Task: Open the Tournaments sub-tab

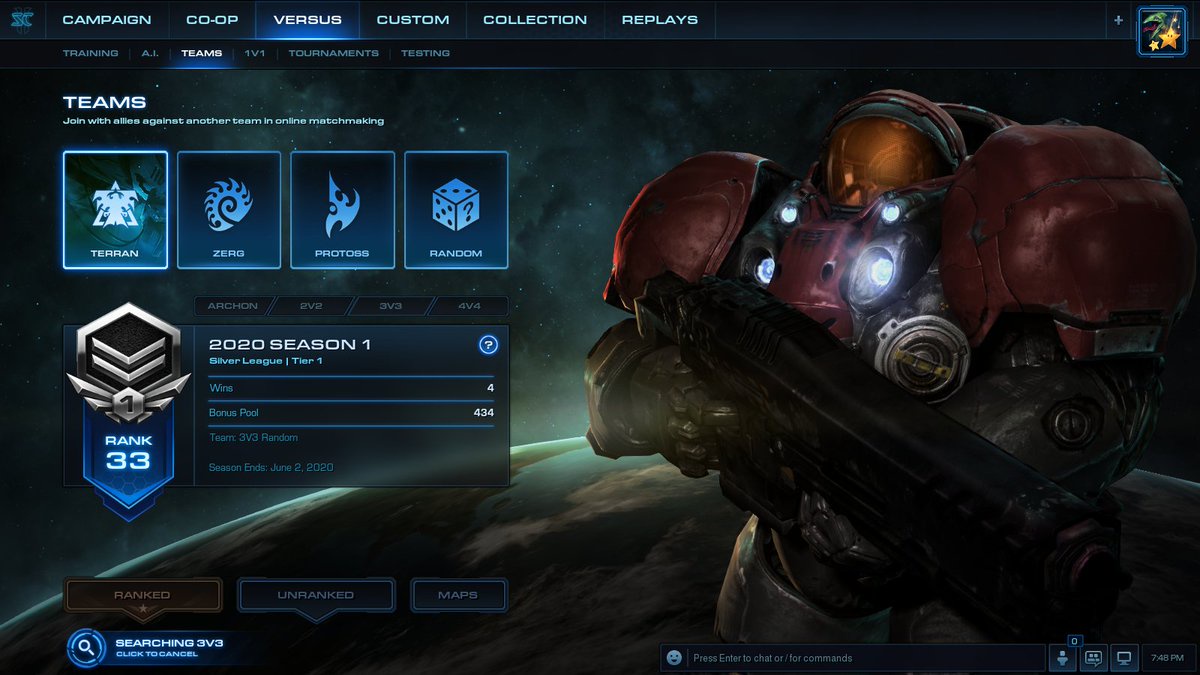Action: click(334, 53)
